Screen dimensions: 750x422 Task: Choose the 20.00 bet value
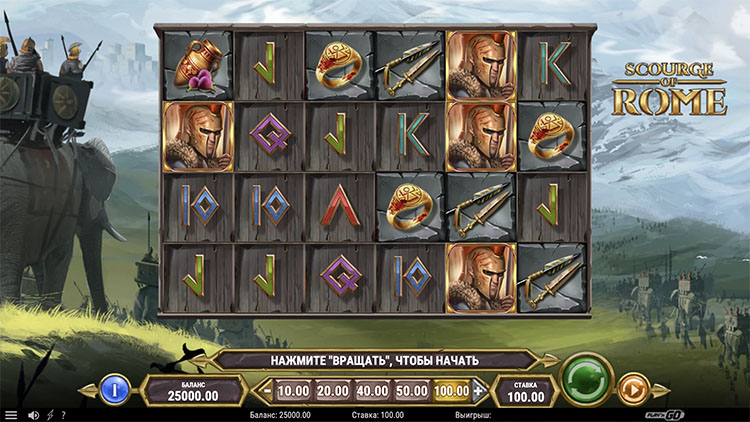332,390
